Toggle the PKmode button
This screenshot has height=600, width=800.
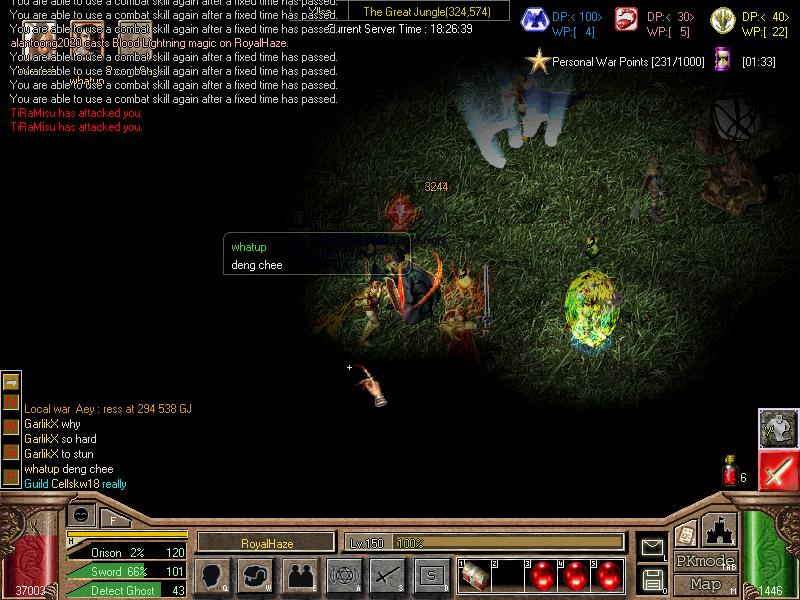tap(706, 561)
